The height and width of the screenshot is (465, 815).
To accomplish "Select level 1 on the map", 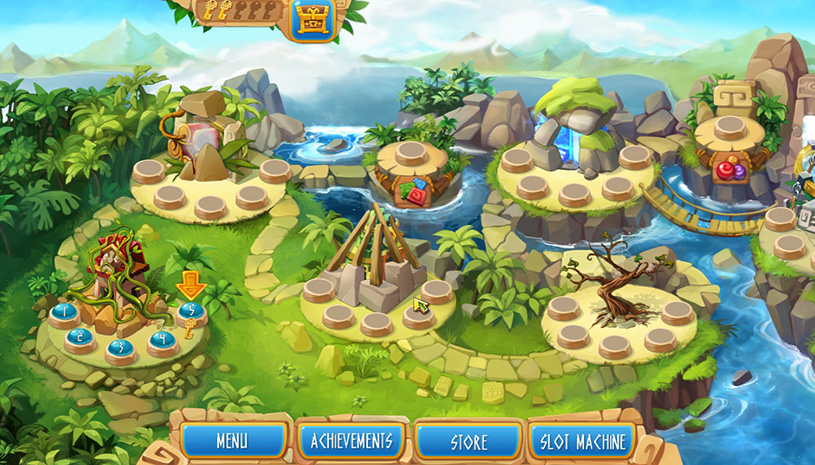I will (x=64, y=313).
